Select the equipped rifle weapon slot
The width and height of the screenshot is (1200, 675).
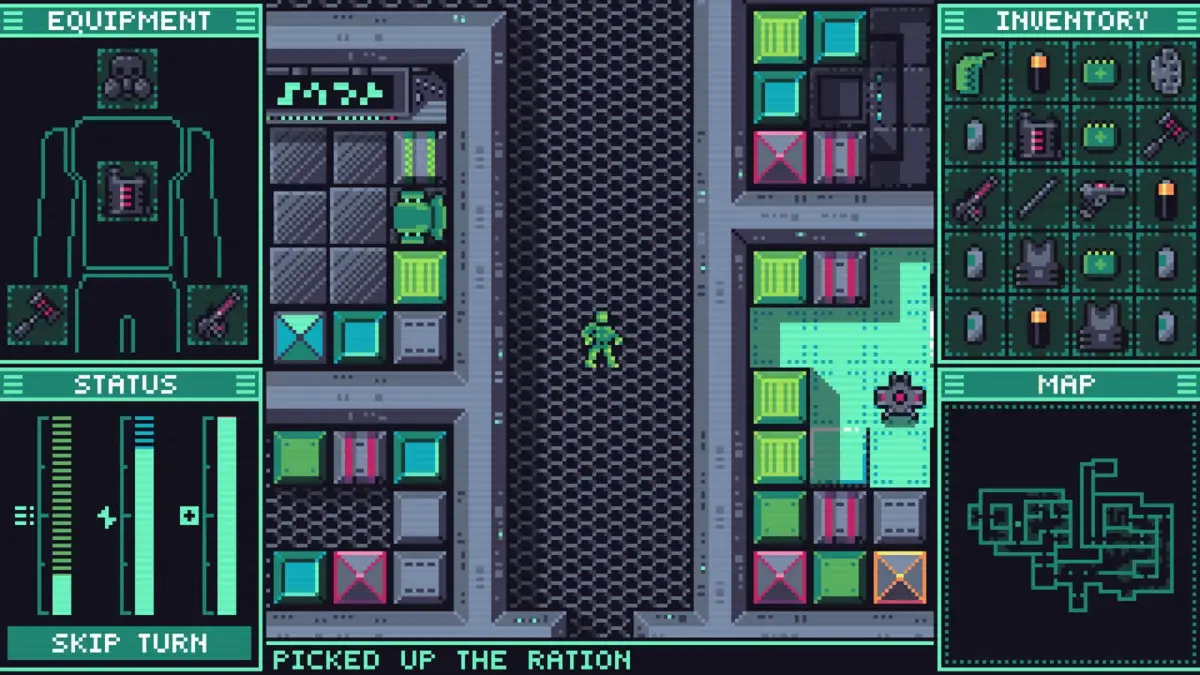[217, 315]
